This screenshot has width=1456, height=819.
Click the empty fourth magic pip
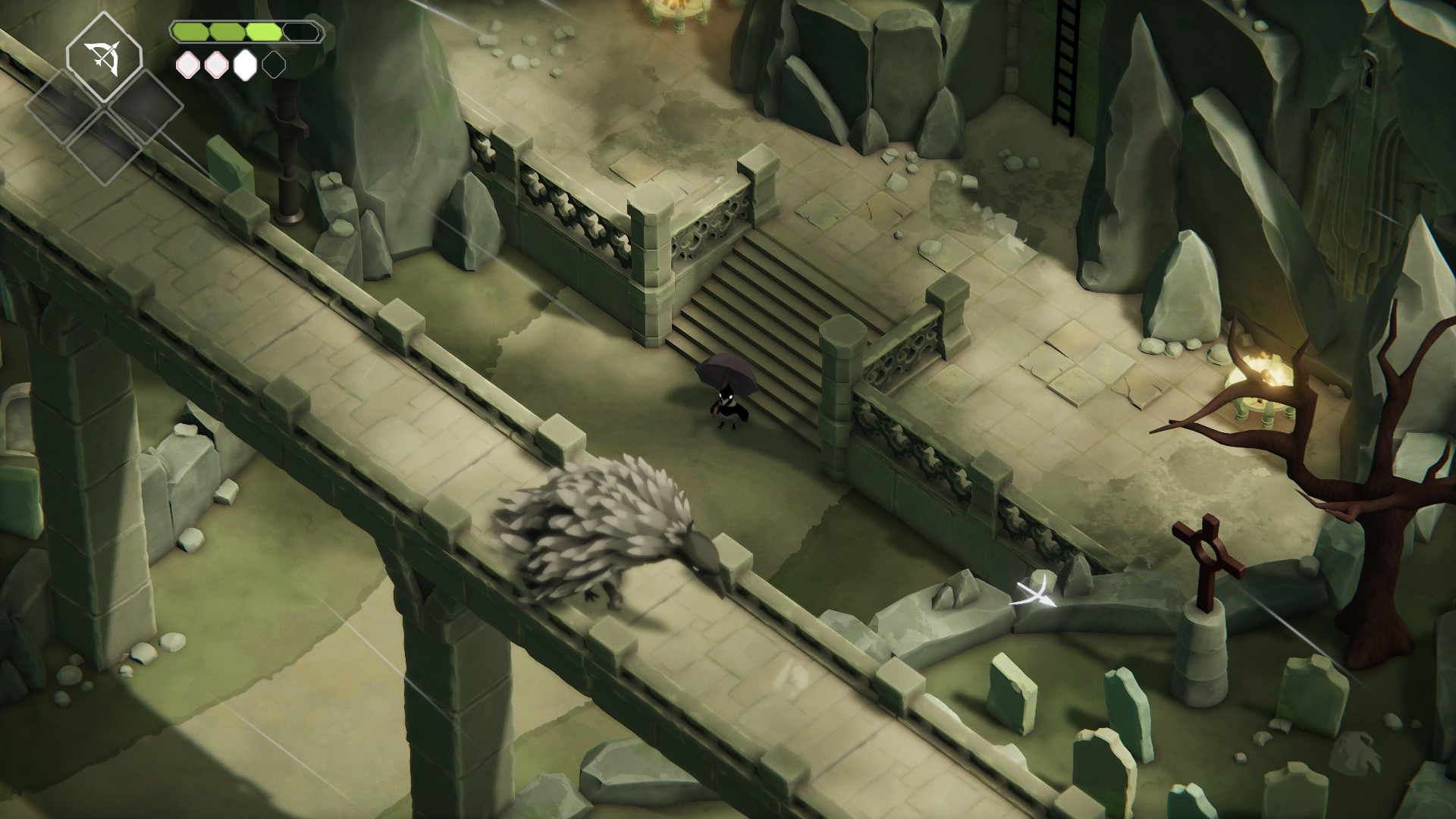pos(273,64)
